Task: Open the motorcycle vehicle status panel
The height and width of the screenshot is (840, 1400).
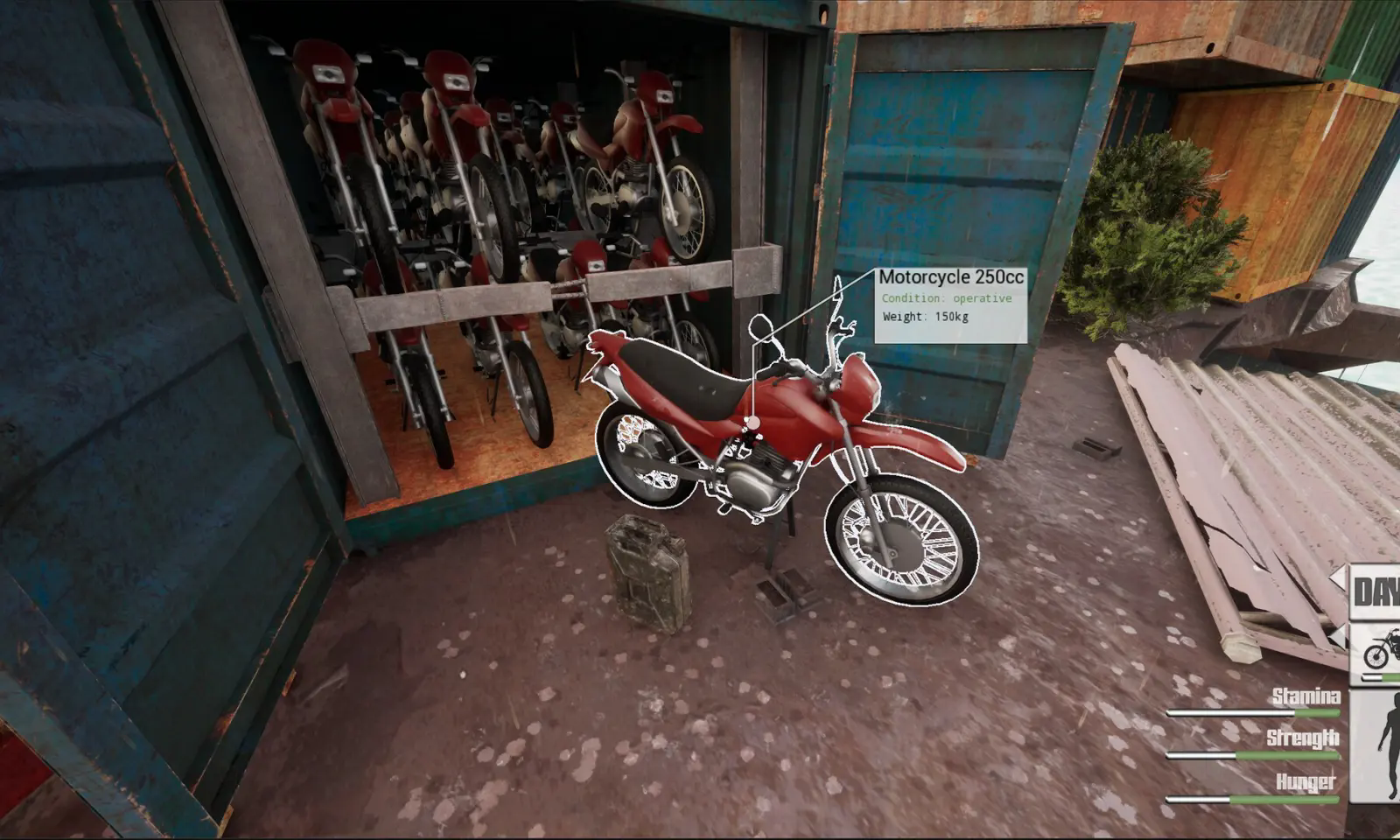Action: pos(1381,654)
